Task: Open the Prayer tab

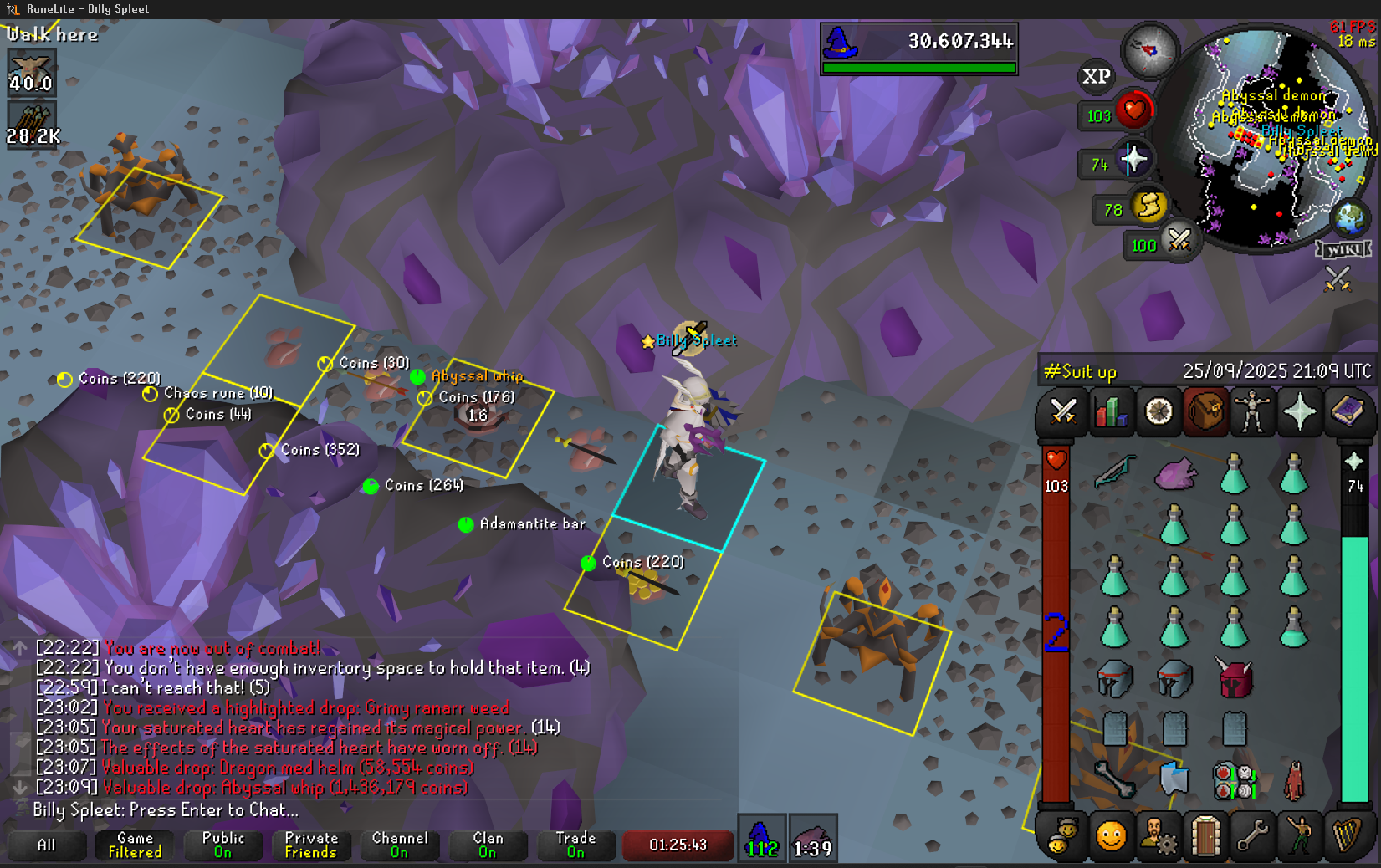Action: pyautogui.click(x=1300, y=411)
